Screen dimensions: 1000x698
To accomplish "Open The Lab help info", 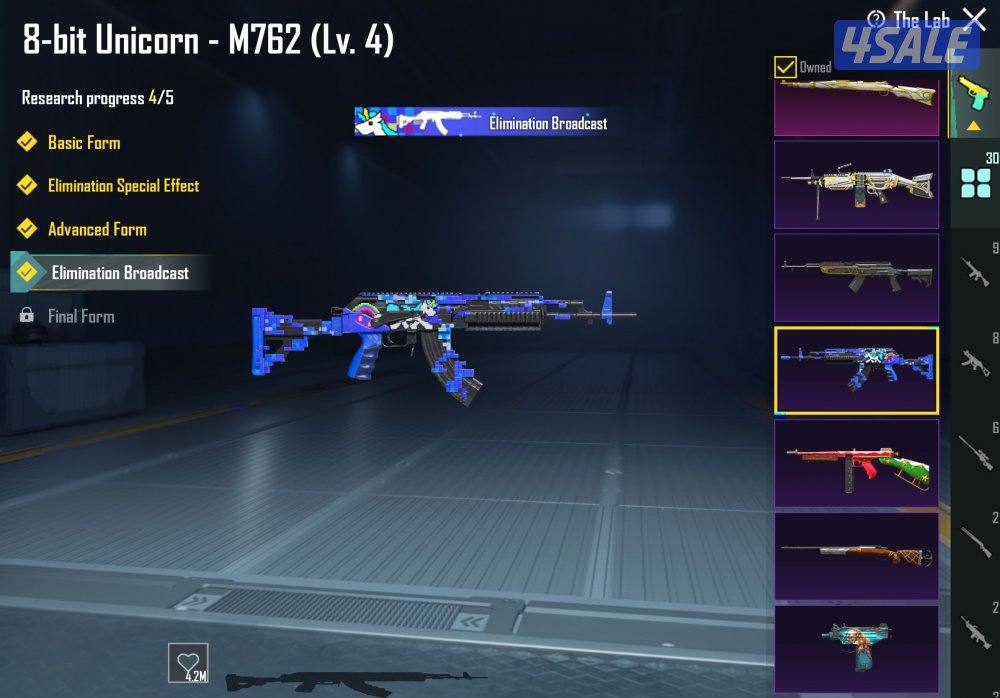I will pos(876,19).
